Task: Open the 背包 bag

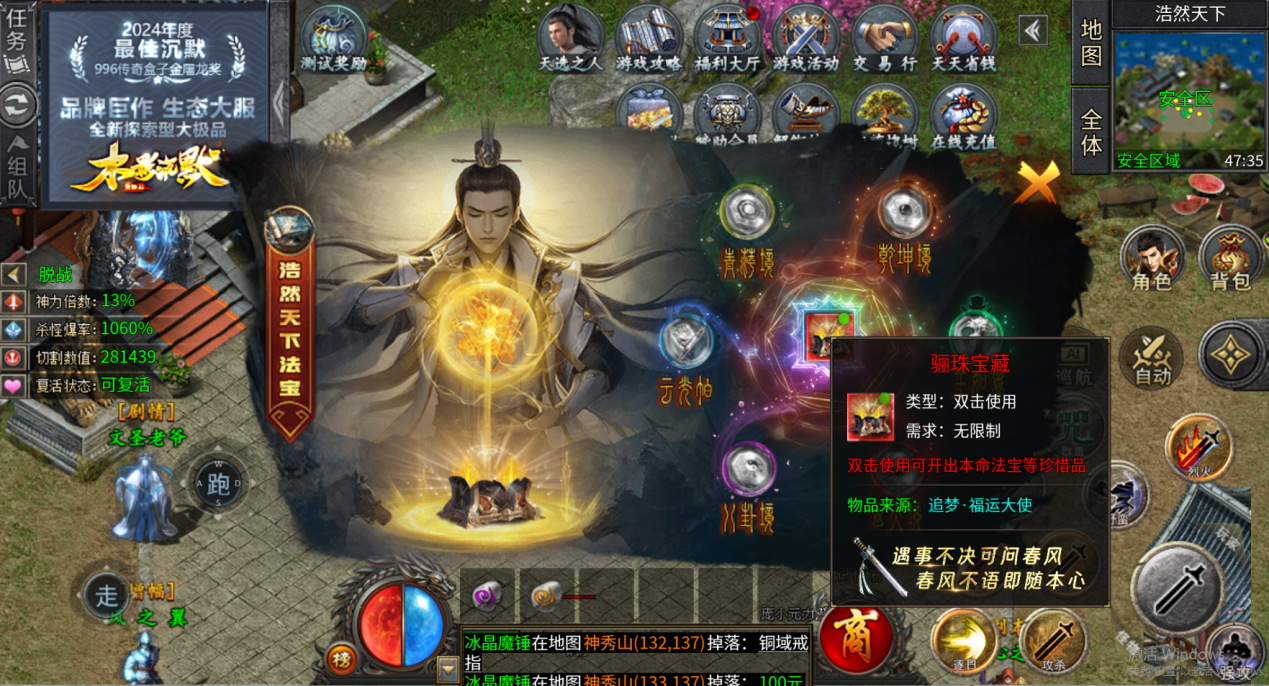Action: (x=1229, y=256)
